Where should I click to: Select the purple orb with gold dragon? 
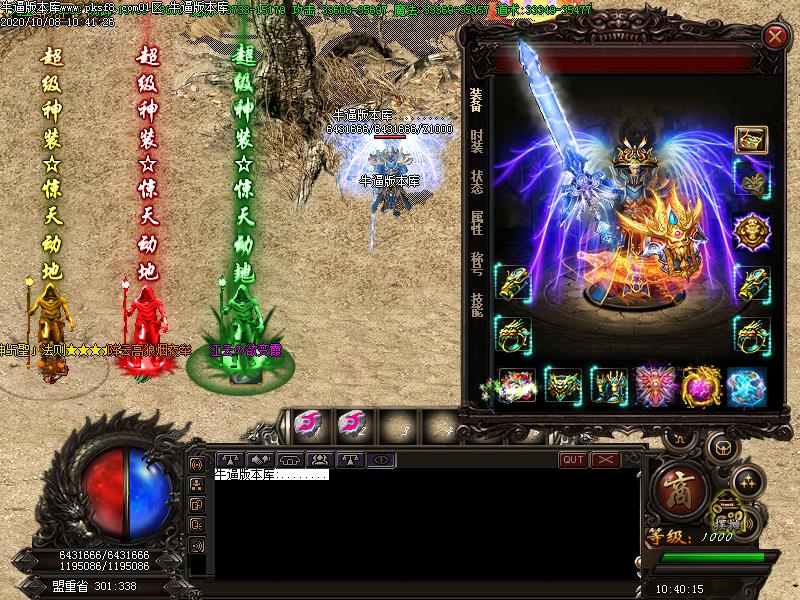tap(701, 386)
